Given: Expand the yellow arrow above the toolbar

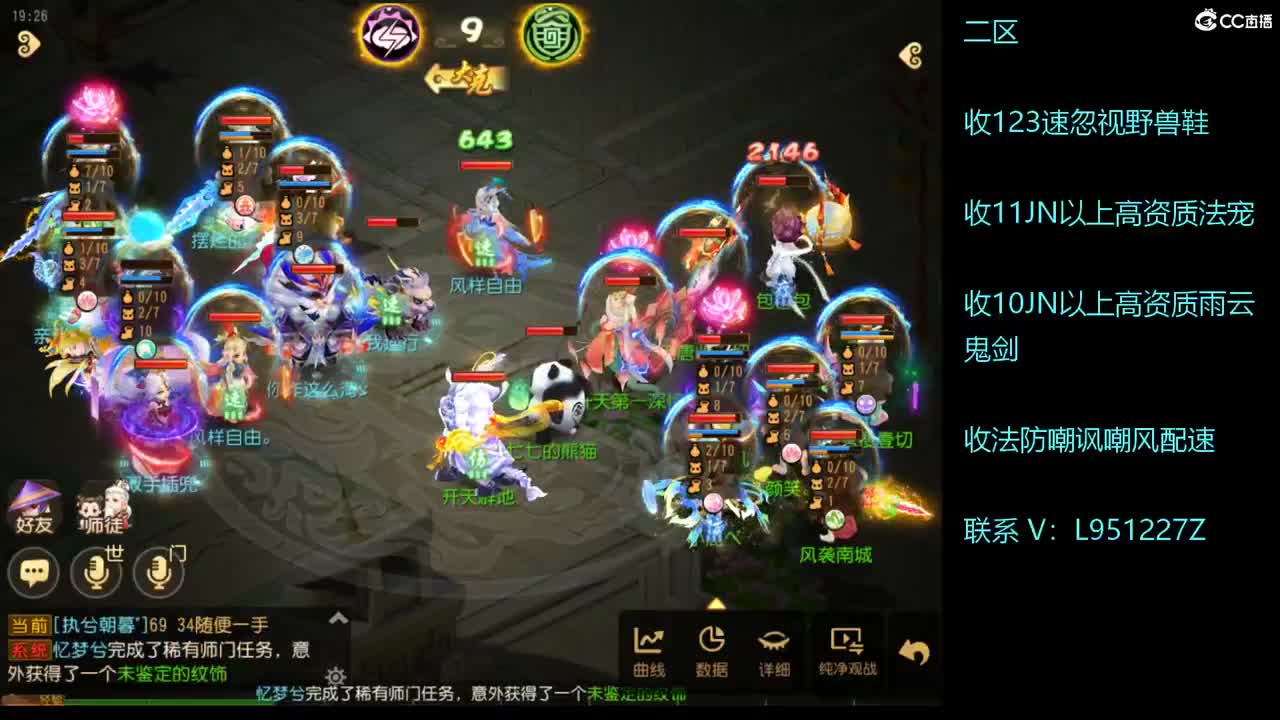Looking at the screenshot, I should coord(715,602).
